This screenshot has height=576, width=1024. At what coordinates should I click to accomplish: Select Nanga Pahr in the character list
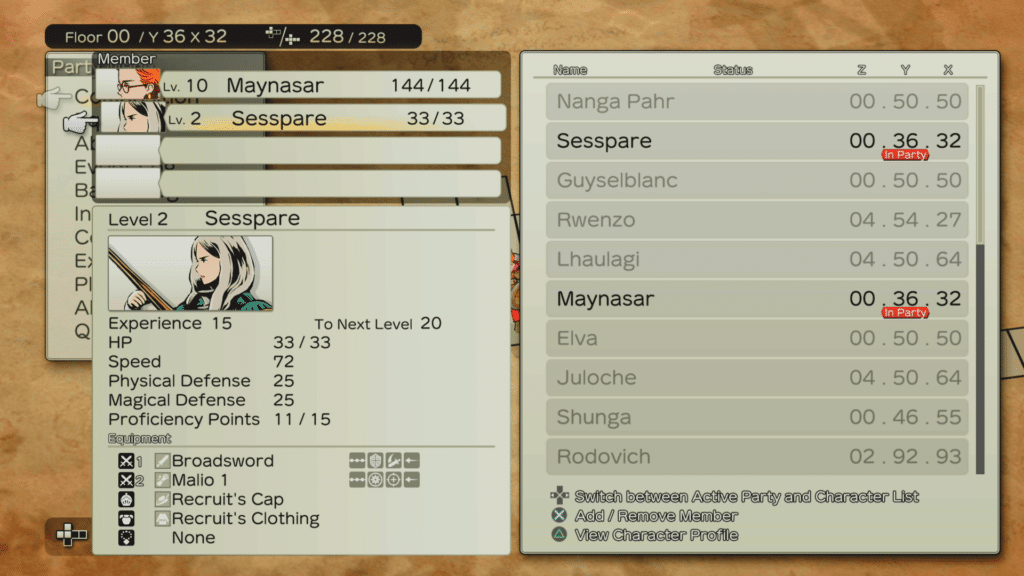pyautogui.click(x=758, y=101)
